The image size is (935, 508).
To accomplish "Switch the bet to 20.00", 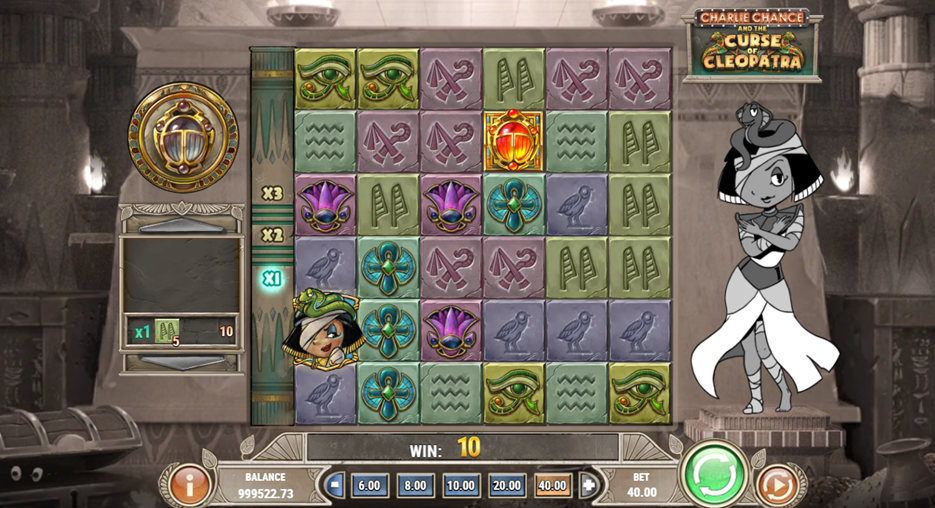I will point(507,486).
